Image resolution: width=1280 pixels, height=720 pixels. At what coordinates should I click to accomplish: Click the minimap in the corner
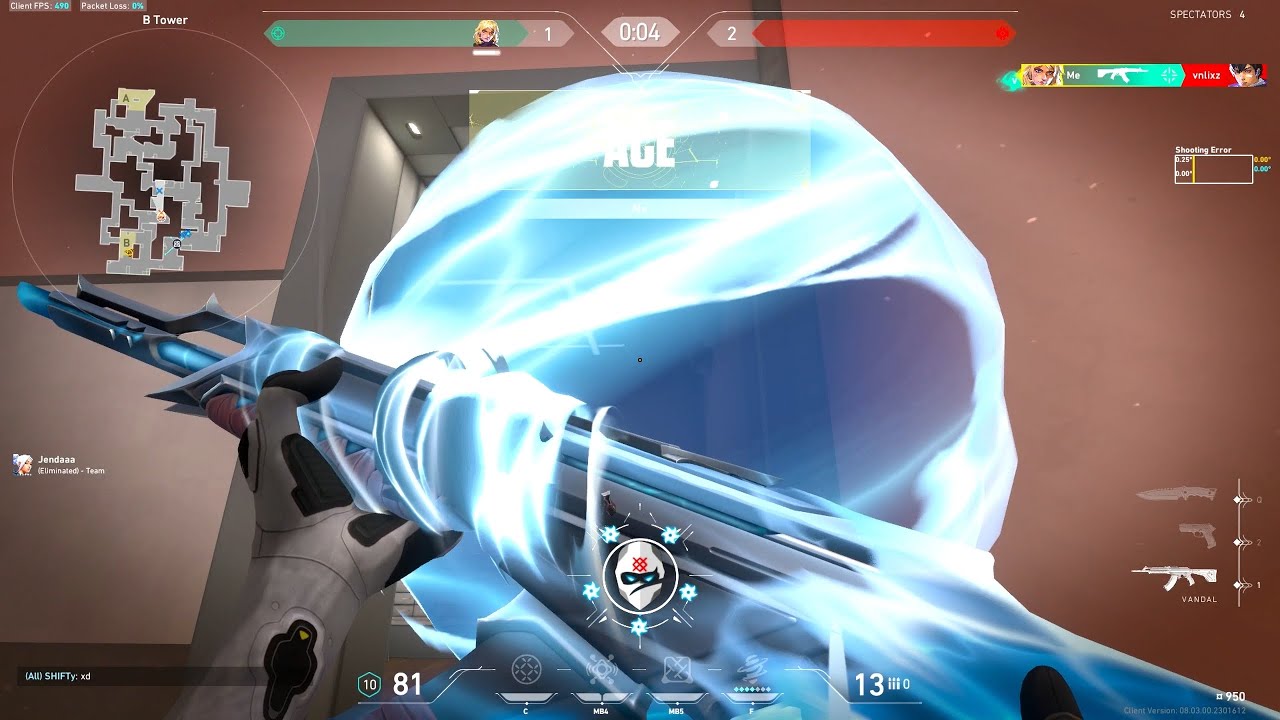(162, 180)
